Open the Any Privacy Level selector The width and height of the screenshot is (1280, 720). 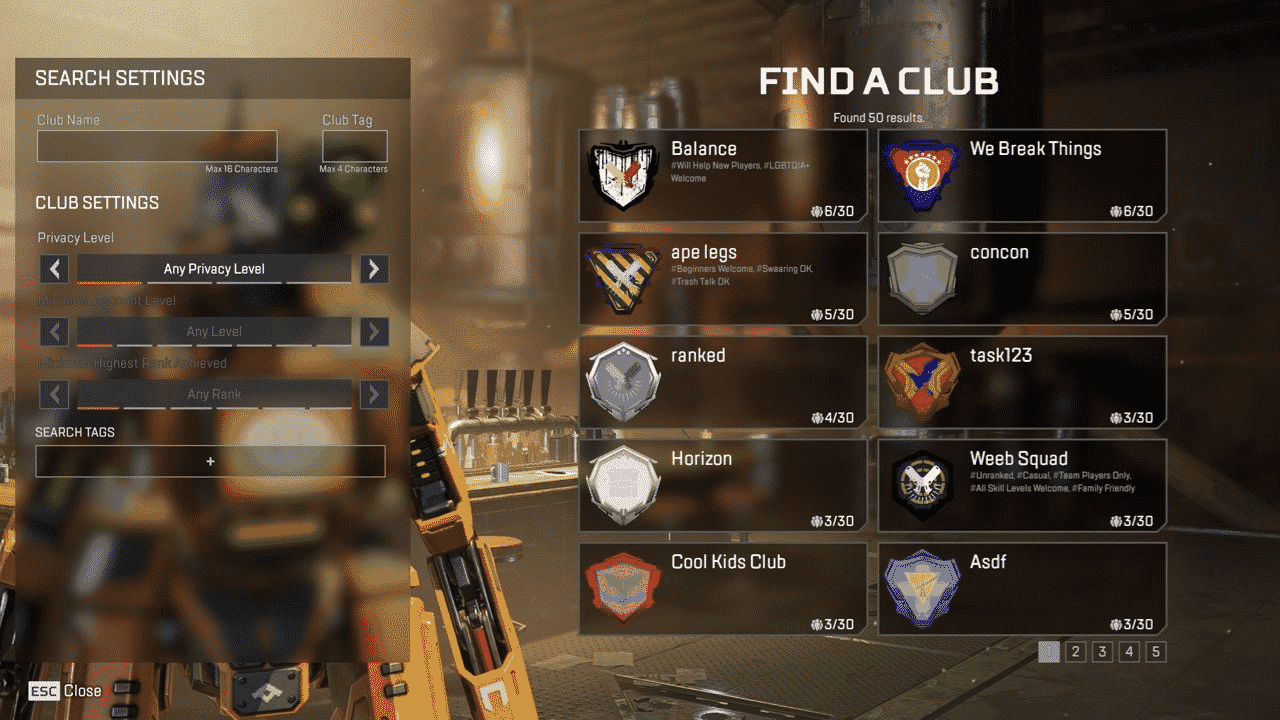point(214,269)
